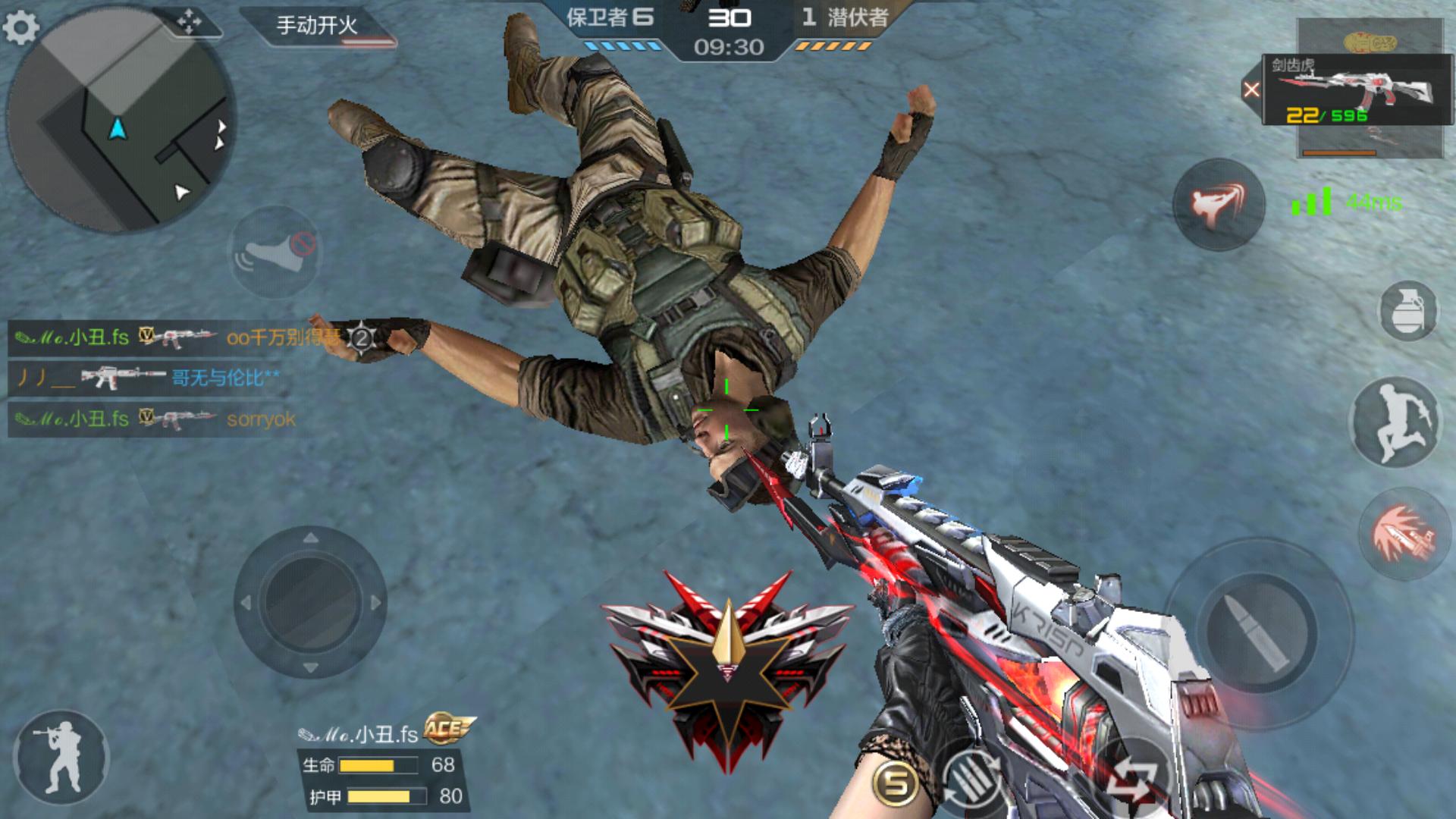Open the chat message log
This screenshot has width=1456, height=819.
tap(152, 378)
